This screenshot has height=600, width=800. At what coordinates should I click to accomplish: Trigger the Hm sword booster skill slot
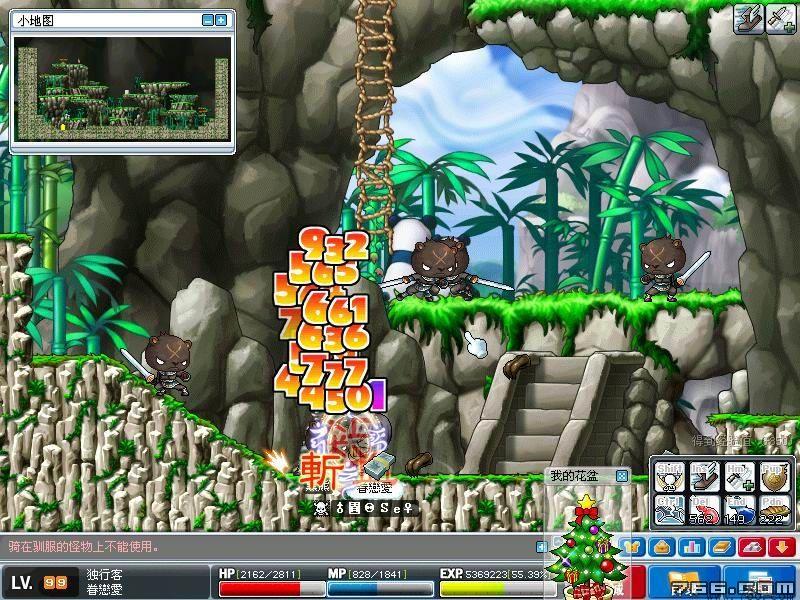click(x=738, y=477)
